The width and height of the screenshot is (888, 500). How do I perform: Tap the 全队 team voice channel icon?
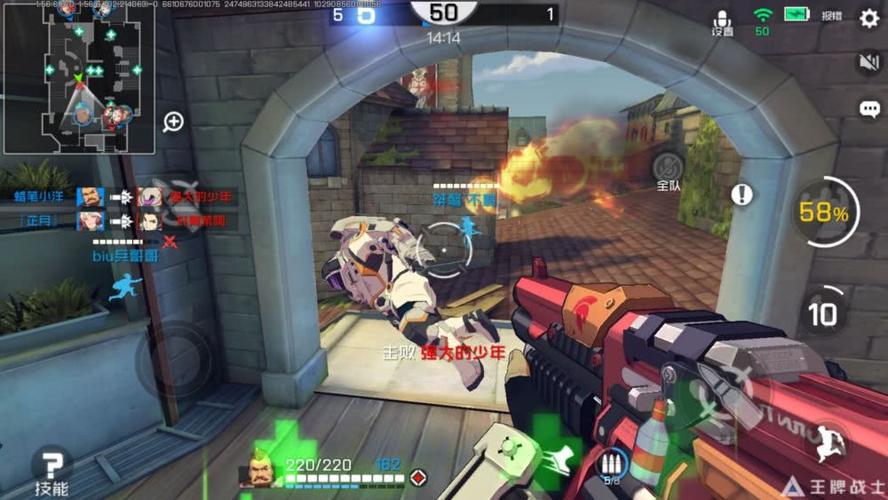tap(668, 165)
